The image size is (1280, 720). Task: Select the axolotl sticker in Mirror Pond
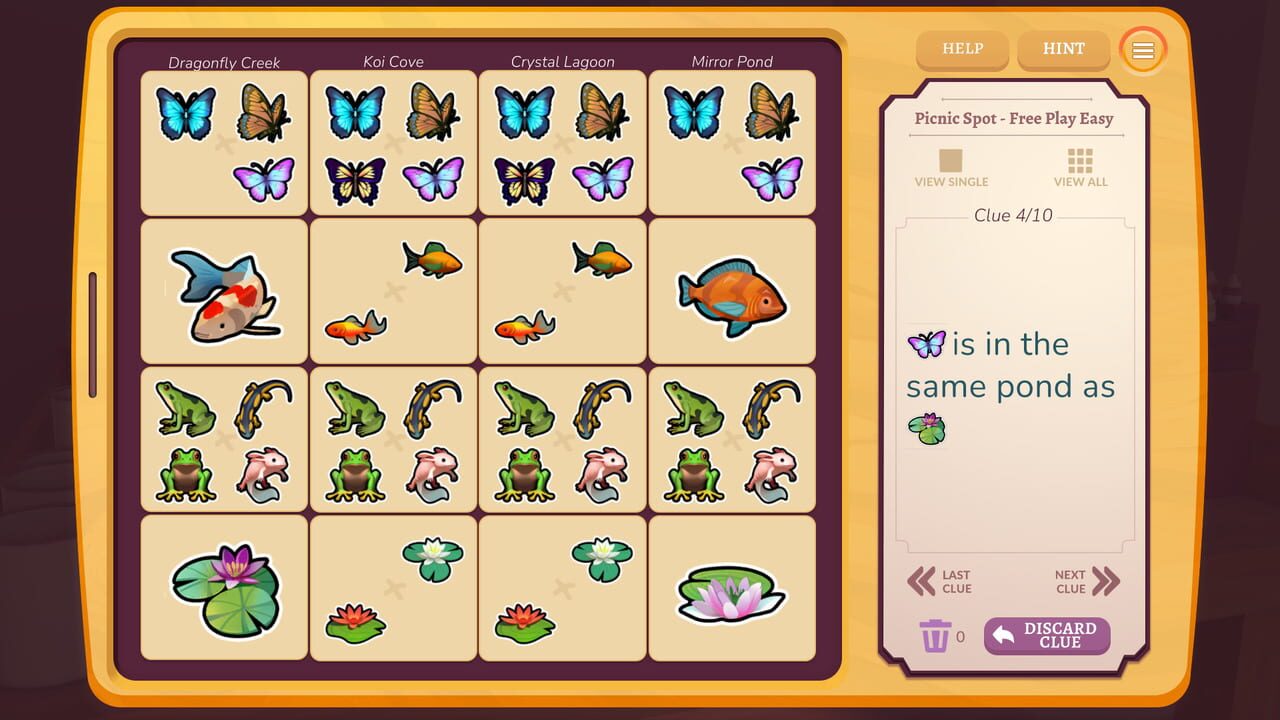[770, 473]
